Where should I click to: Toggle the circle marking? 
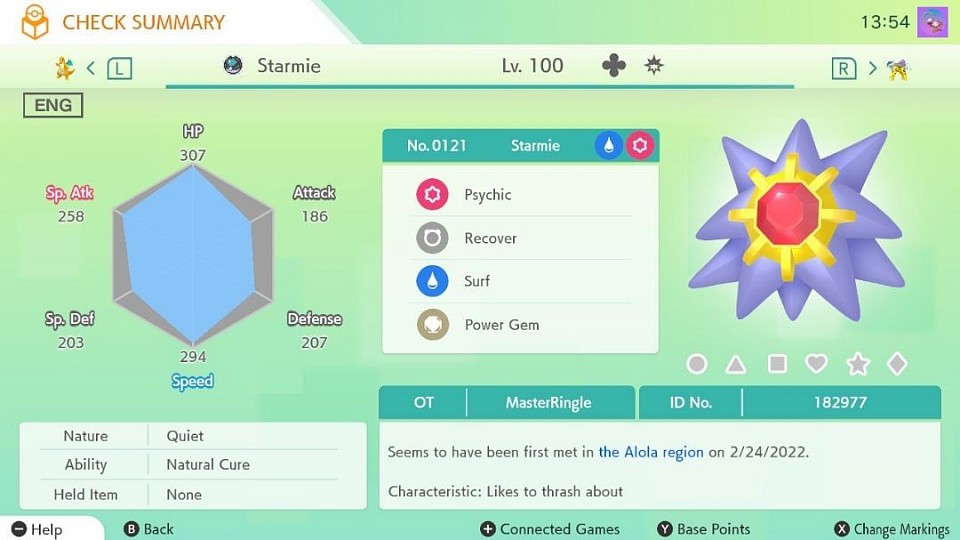[697, 364]
